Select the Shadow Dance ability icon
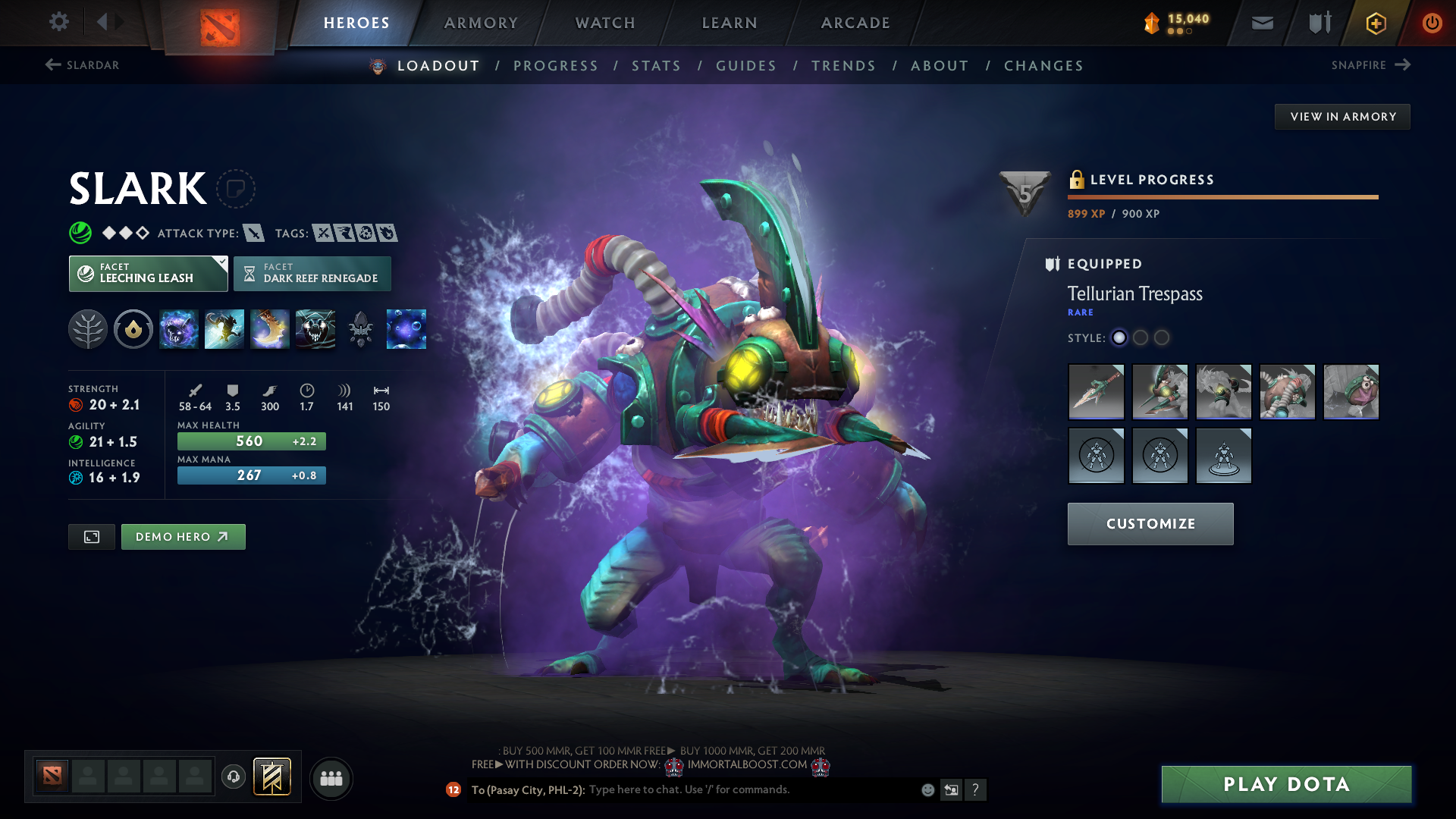This screenshot has height=819, width=1456. click(315, 329)
